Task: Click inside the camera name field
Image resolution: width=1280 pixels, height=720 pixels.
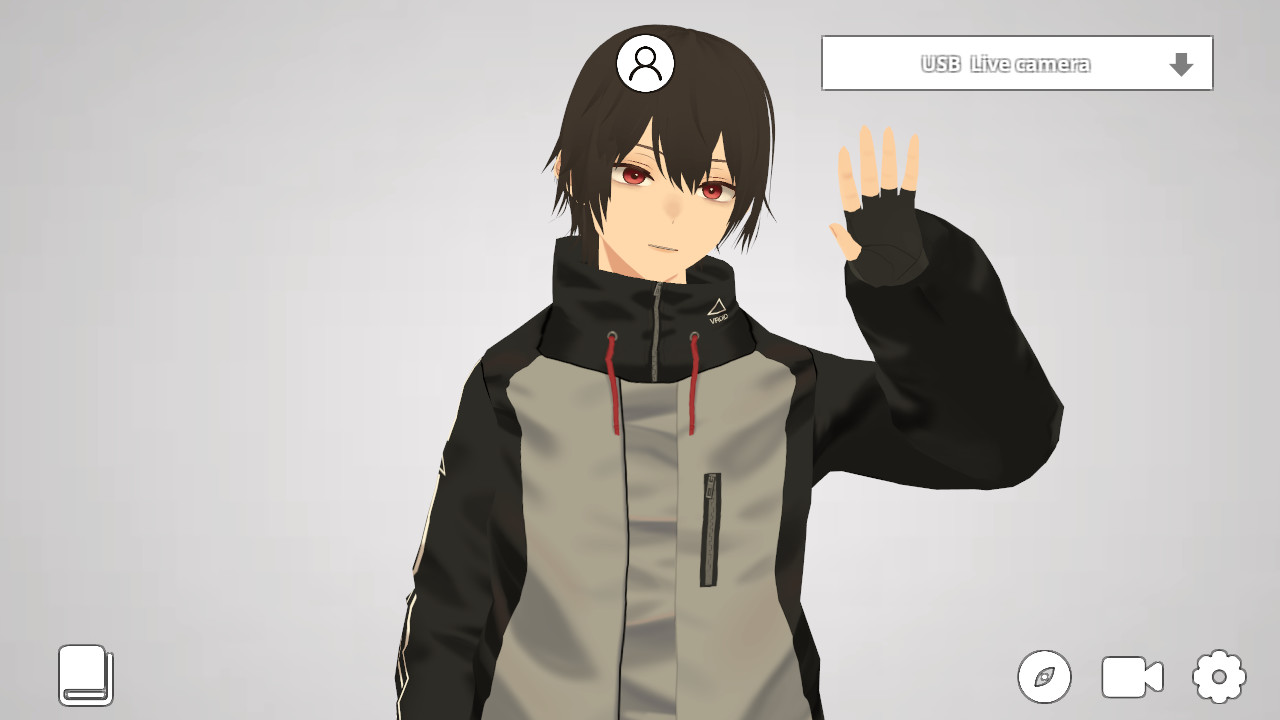Action: pyautogui.click(x=1005, y=62)
